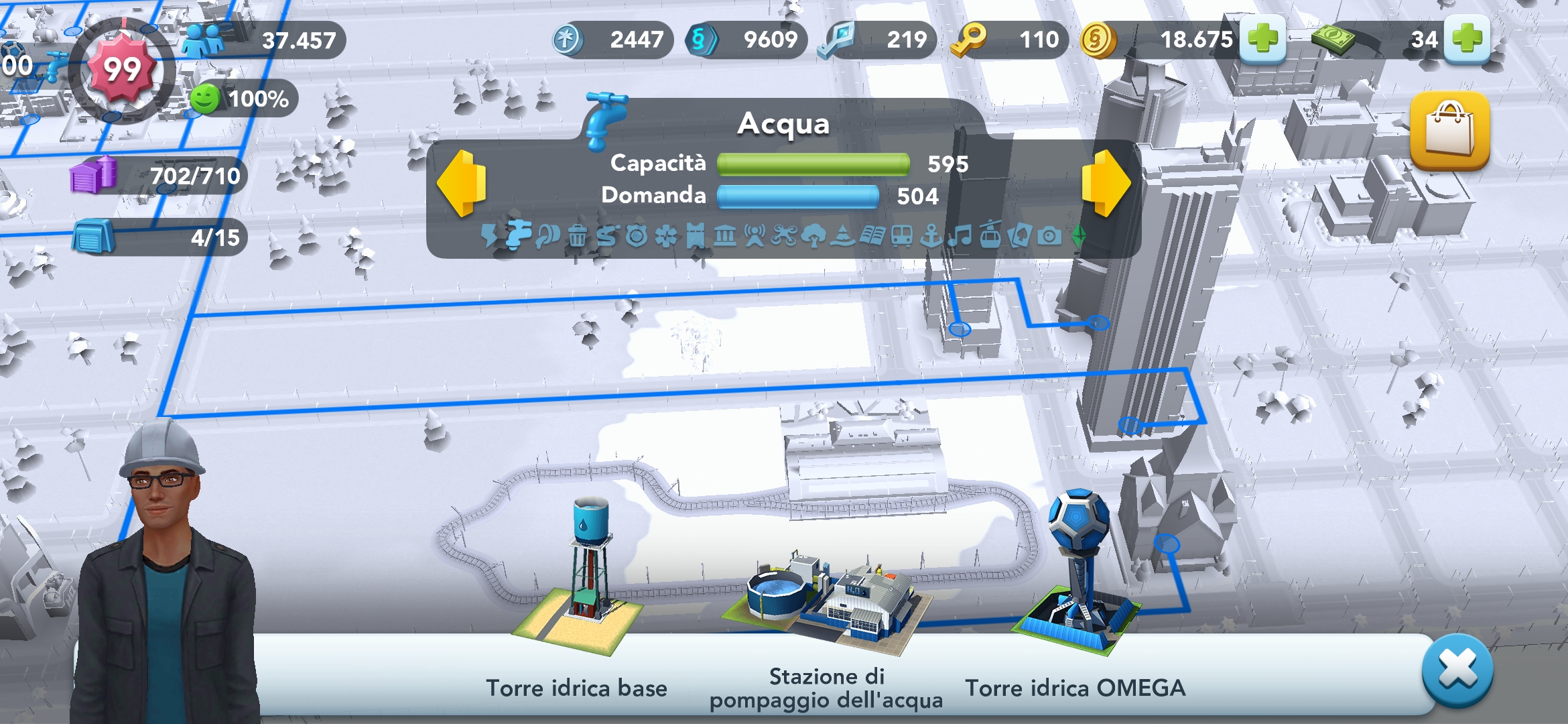Open the open book education category

tap(872, 236)
